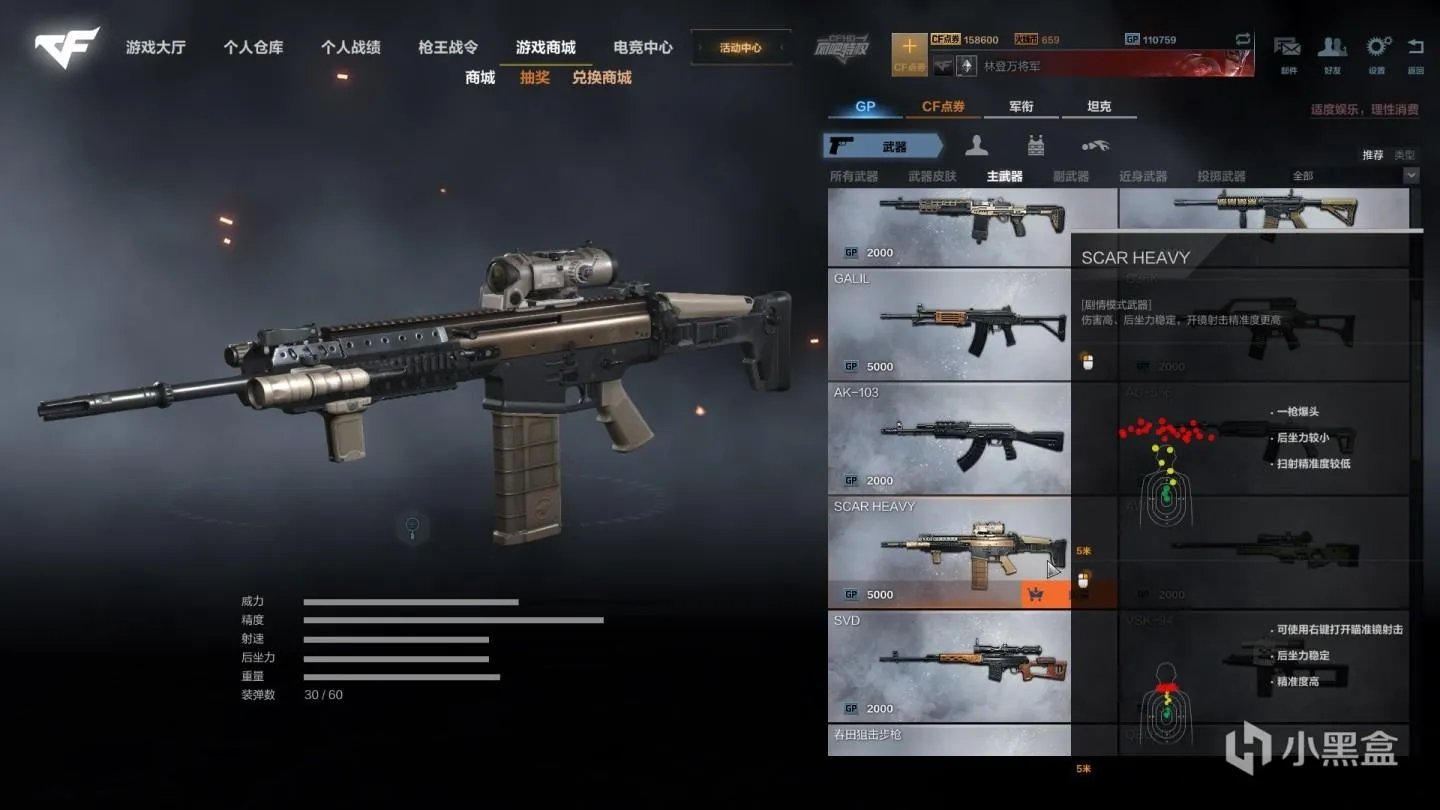The image size is (1440, 810).
Task: Select the 坦克 tank tab
Action: coord(1099,107)
